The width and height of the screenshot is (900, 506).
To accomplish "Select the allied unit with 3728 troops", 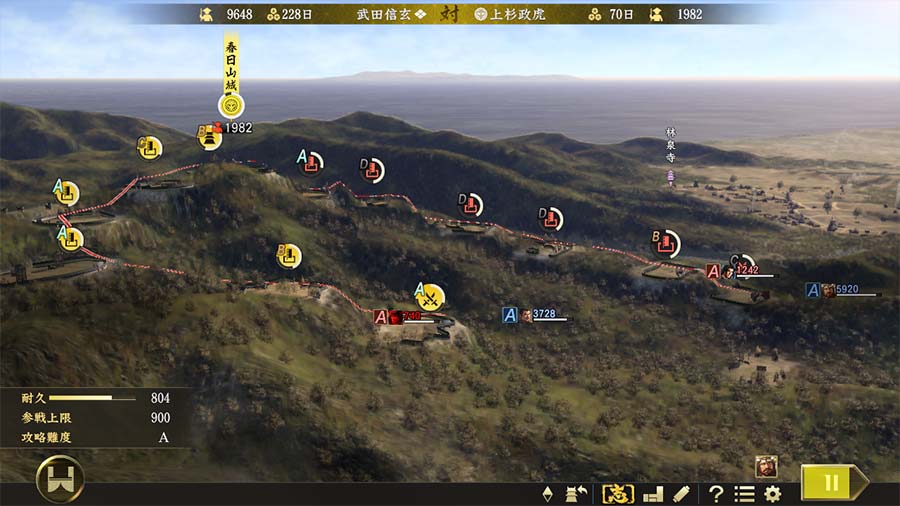I will click(x=526, y=315).
